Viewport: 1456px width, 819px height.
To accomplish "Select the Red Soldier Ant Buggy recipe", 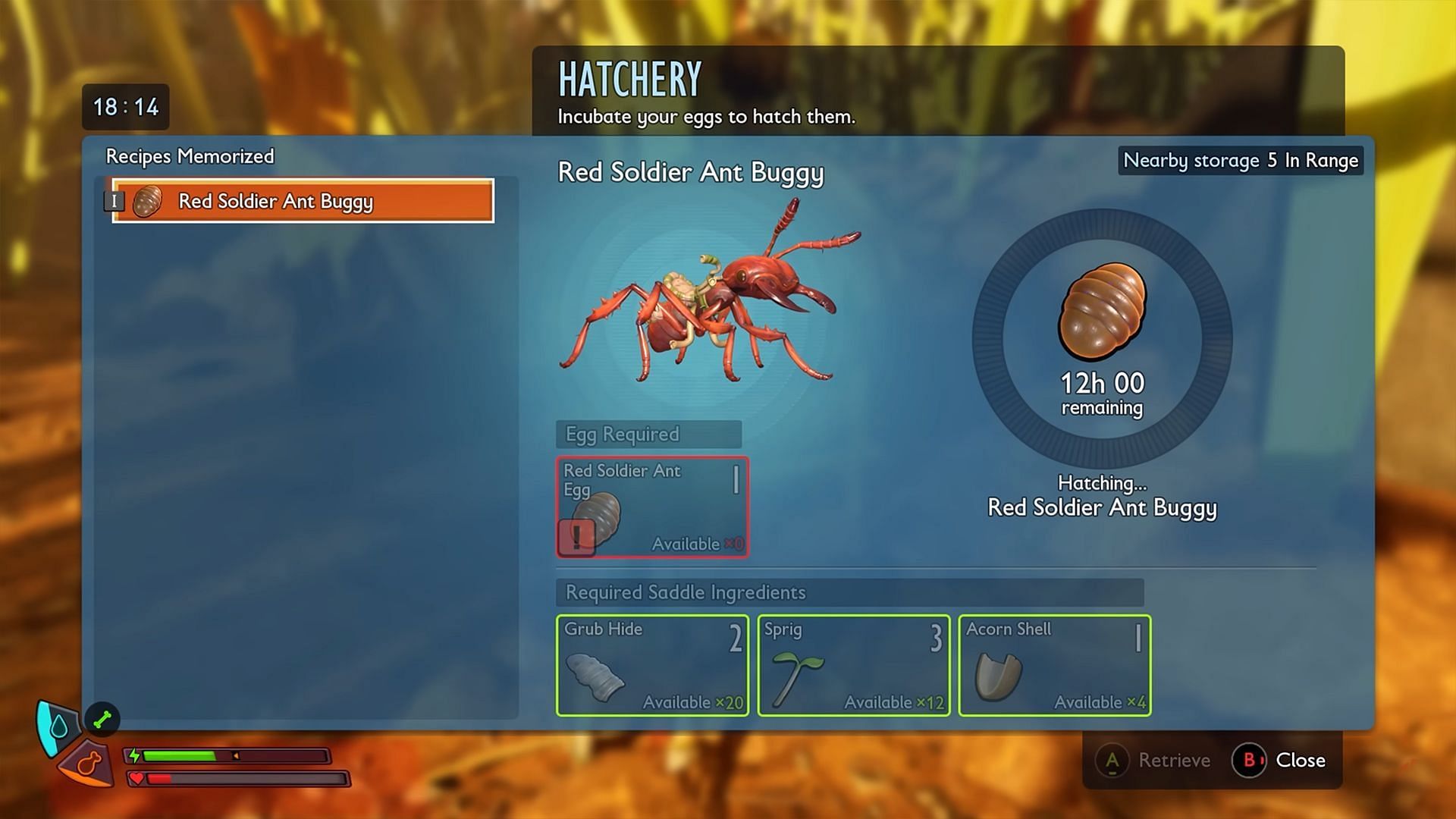I will pos(303,201).
